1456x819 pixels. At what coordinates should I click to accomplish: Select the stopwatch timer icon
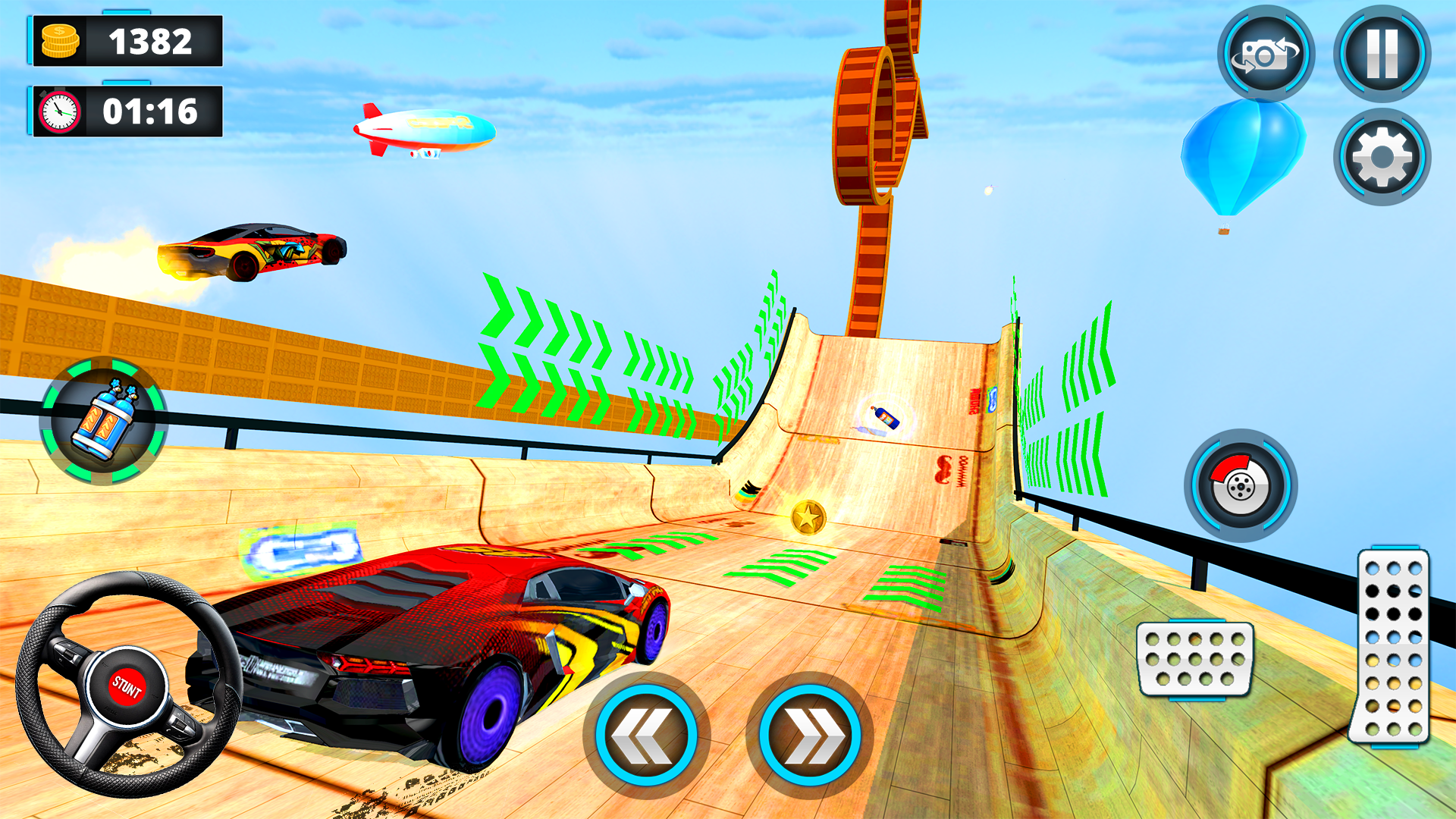coord(59,111)
